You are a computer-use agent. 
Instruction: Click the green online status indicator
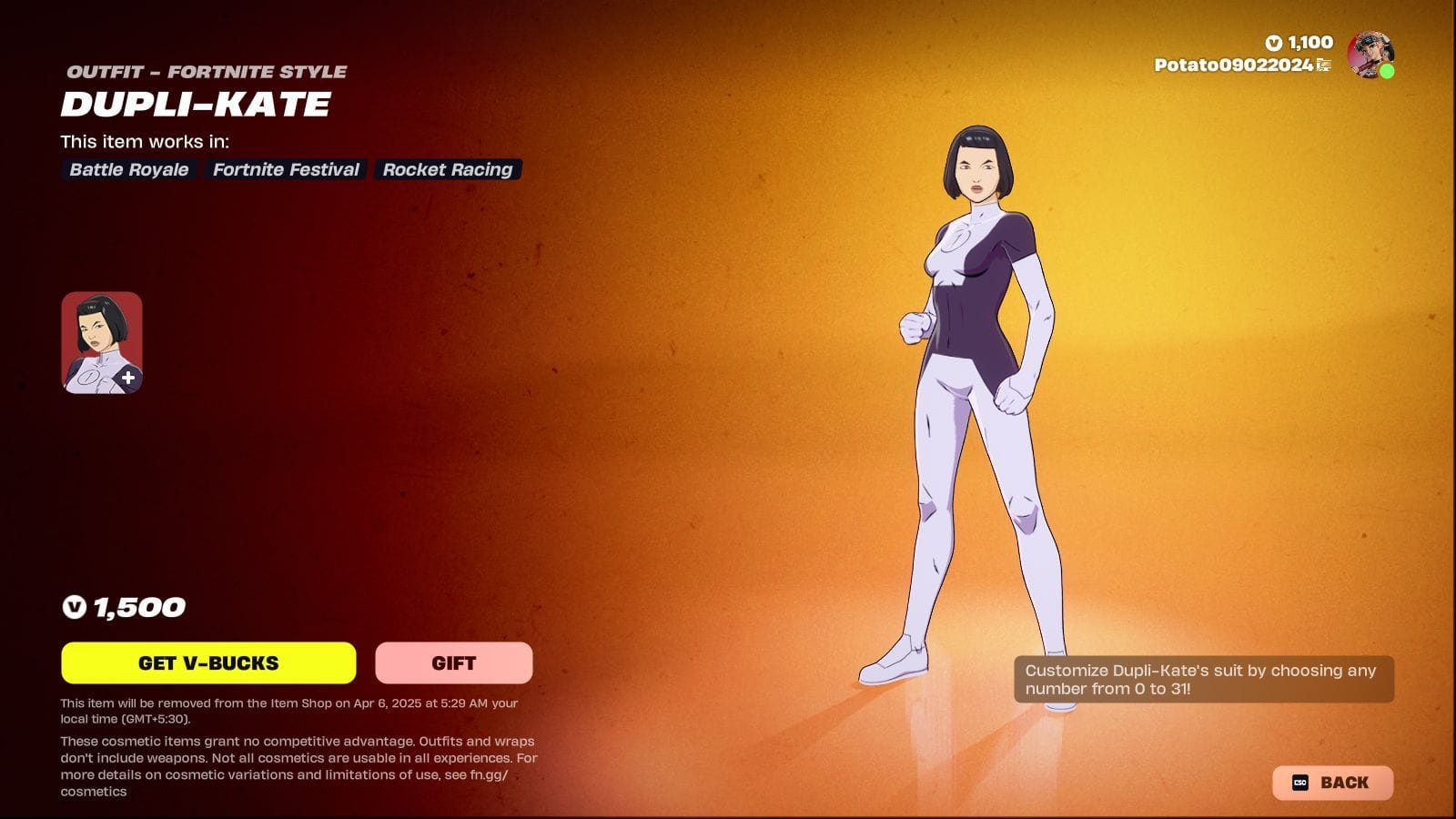point(1387,69)
